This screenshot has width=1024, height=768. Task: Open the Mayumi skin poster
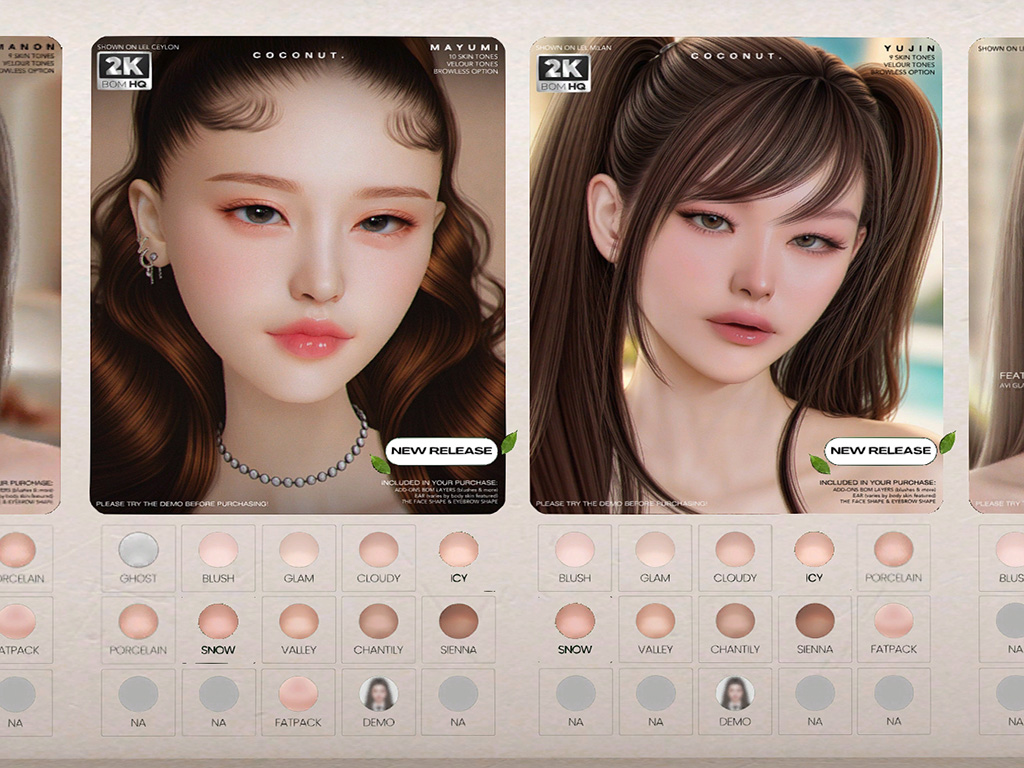click(x=297, y=275)
